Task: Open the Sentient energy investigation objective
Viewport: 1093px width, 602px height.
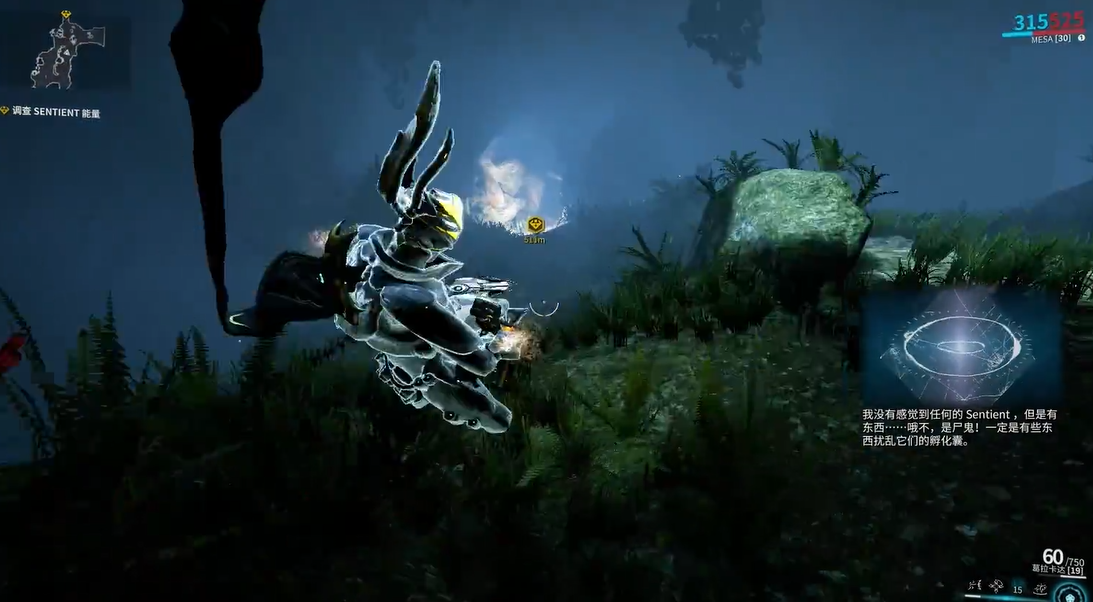Action: [57, 113]
